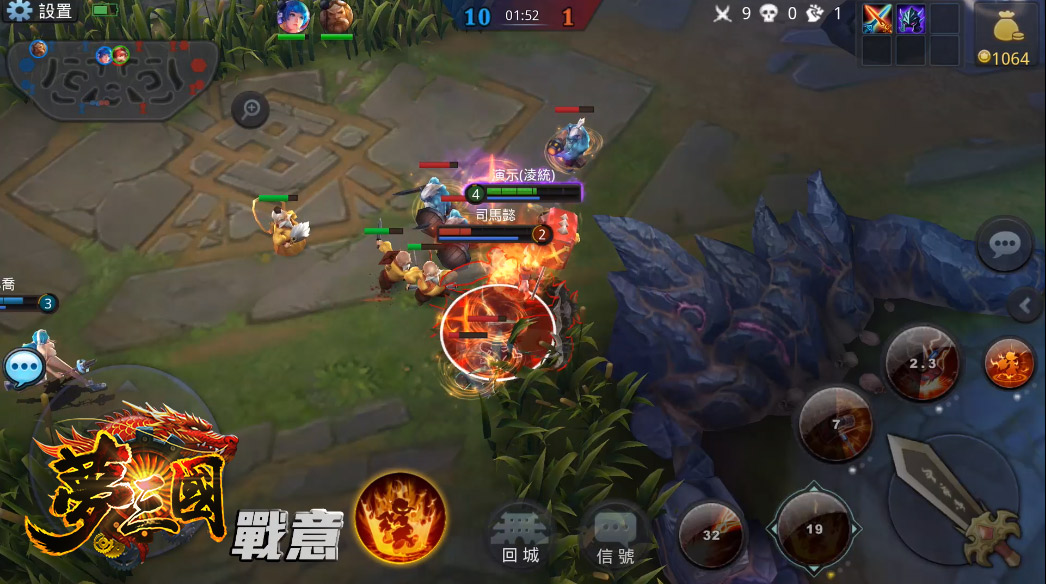The width and height of the screenshot is (1046, 584).
Task: Hit the sword basic attack button
Action: tap(954, 499)
